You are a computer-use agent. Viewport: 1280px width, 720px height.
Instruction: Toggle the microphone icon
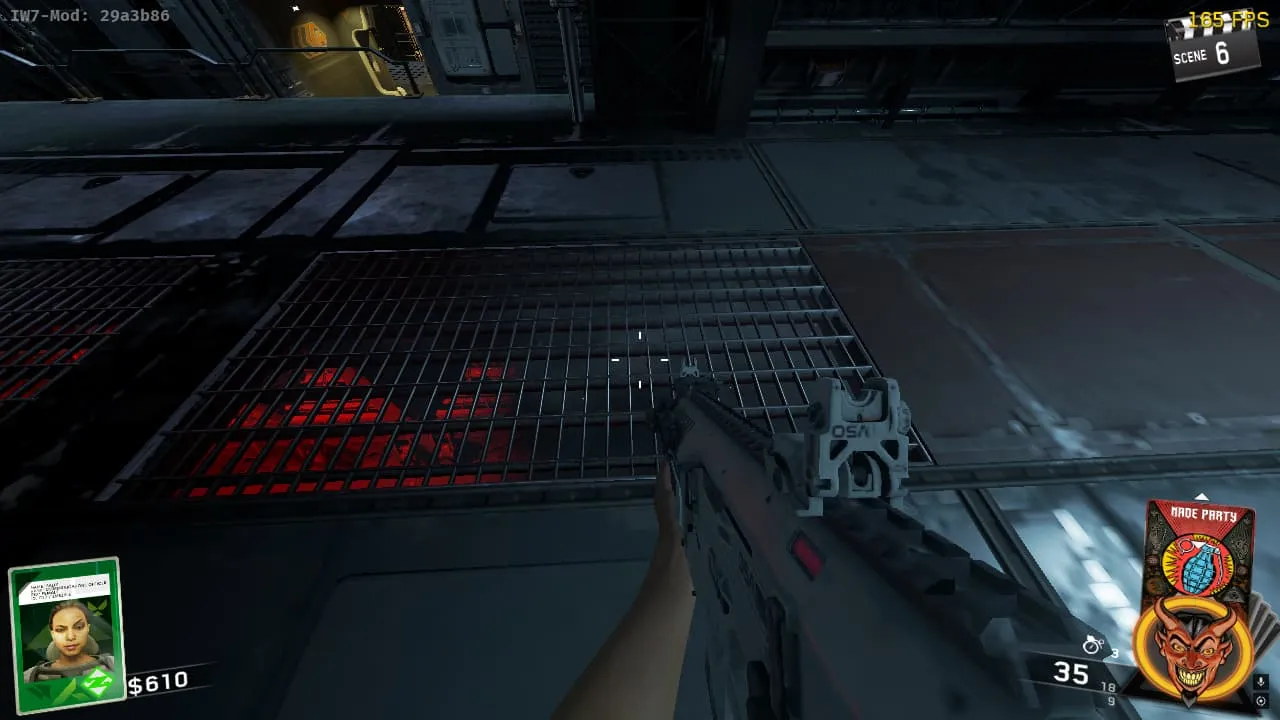click(1261, 683)
